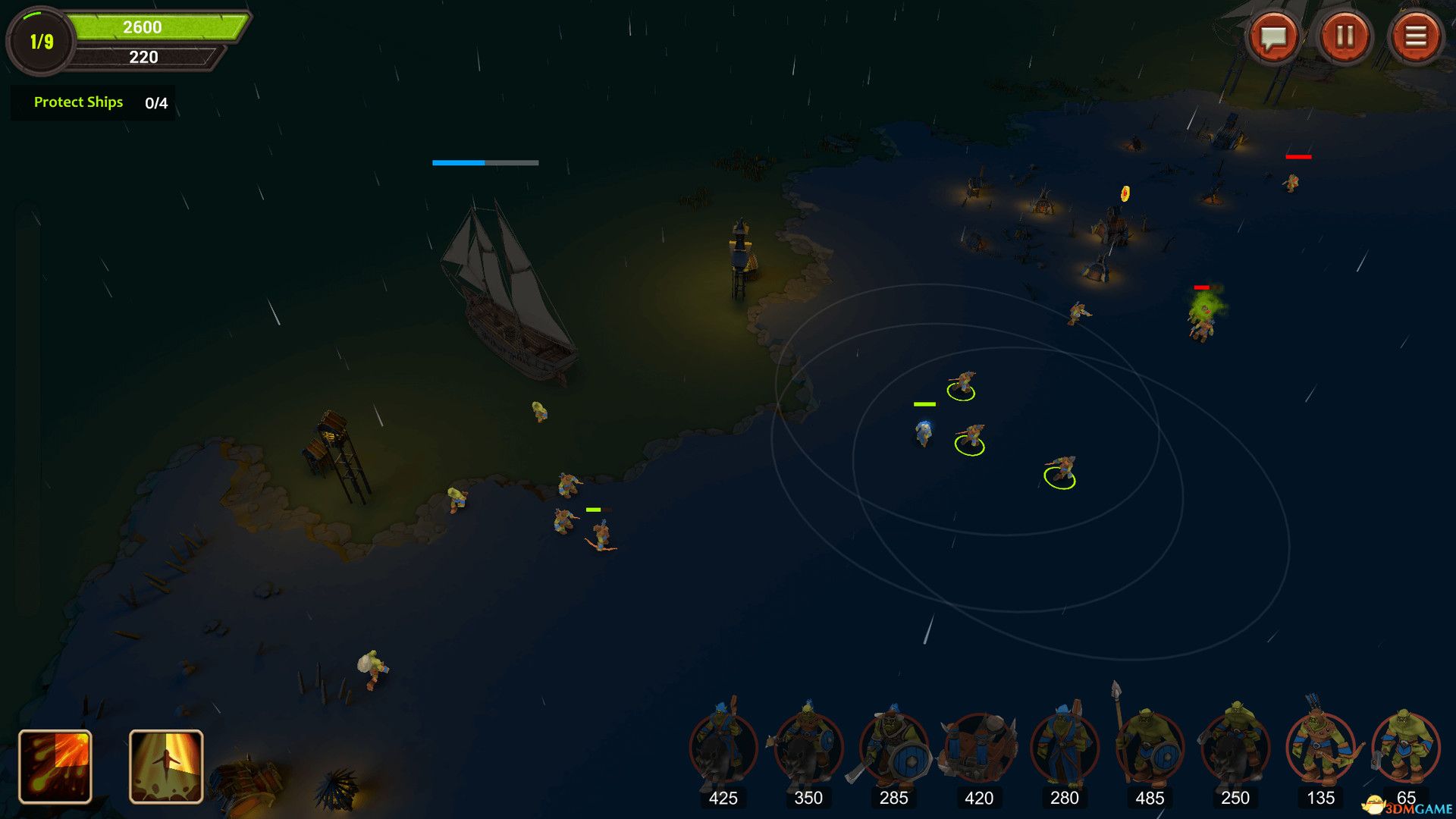Screen dimensions: 1456x819
Task: Recruit the 350-cost wolf rider with shield
Action: pyautogui.click(x=808, y=748)
